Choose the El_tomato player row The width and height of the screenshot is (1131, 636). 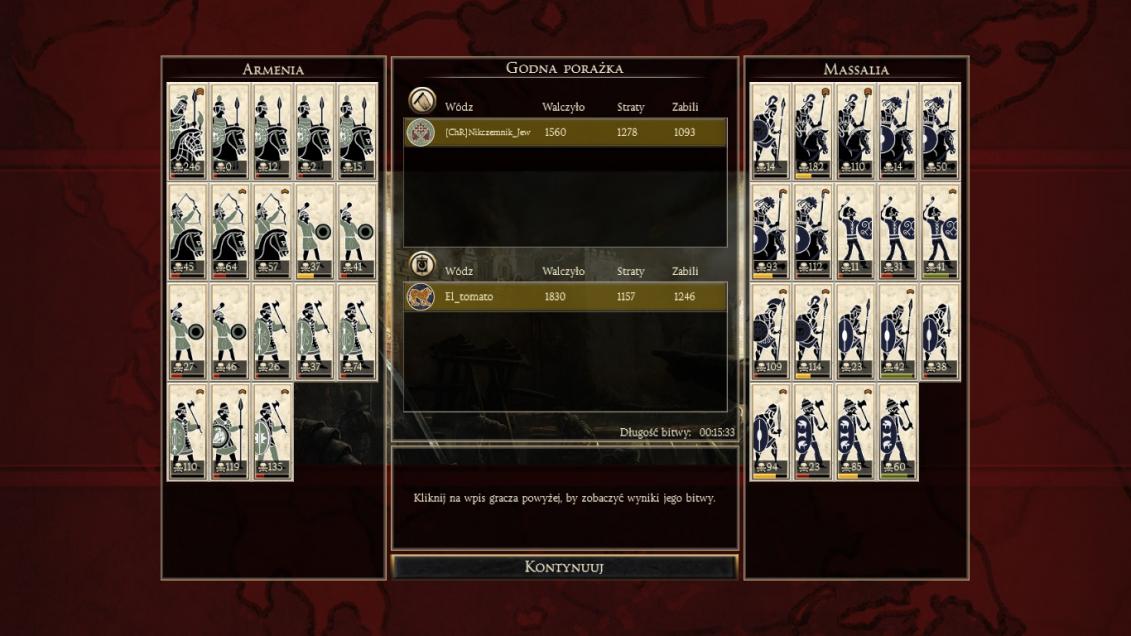coord(565,297)
